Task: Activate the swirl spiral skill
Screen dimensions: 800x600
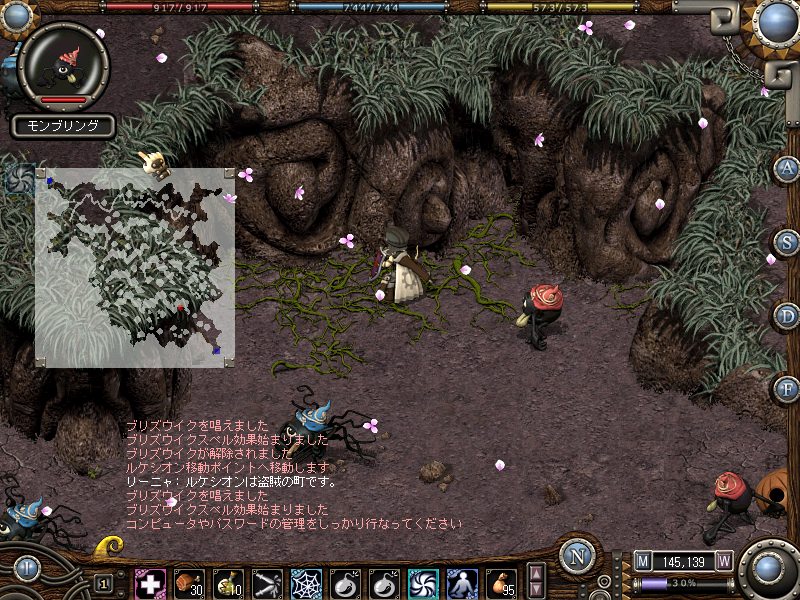Action: (x=423, y=583)
